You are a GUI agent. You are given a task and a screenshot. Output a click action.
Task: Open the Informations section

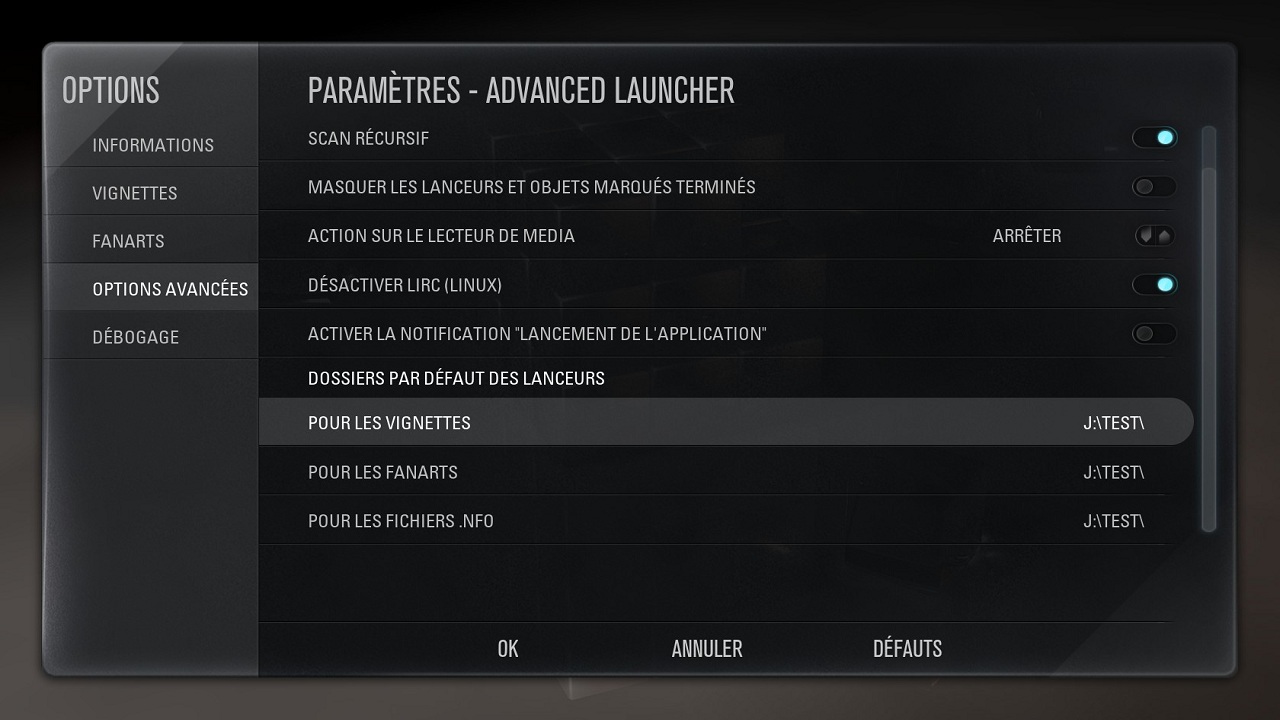[153, 145]
